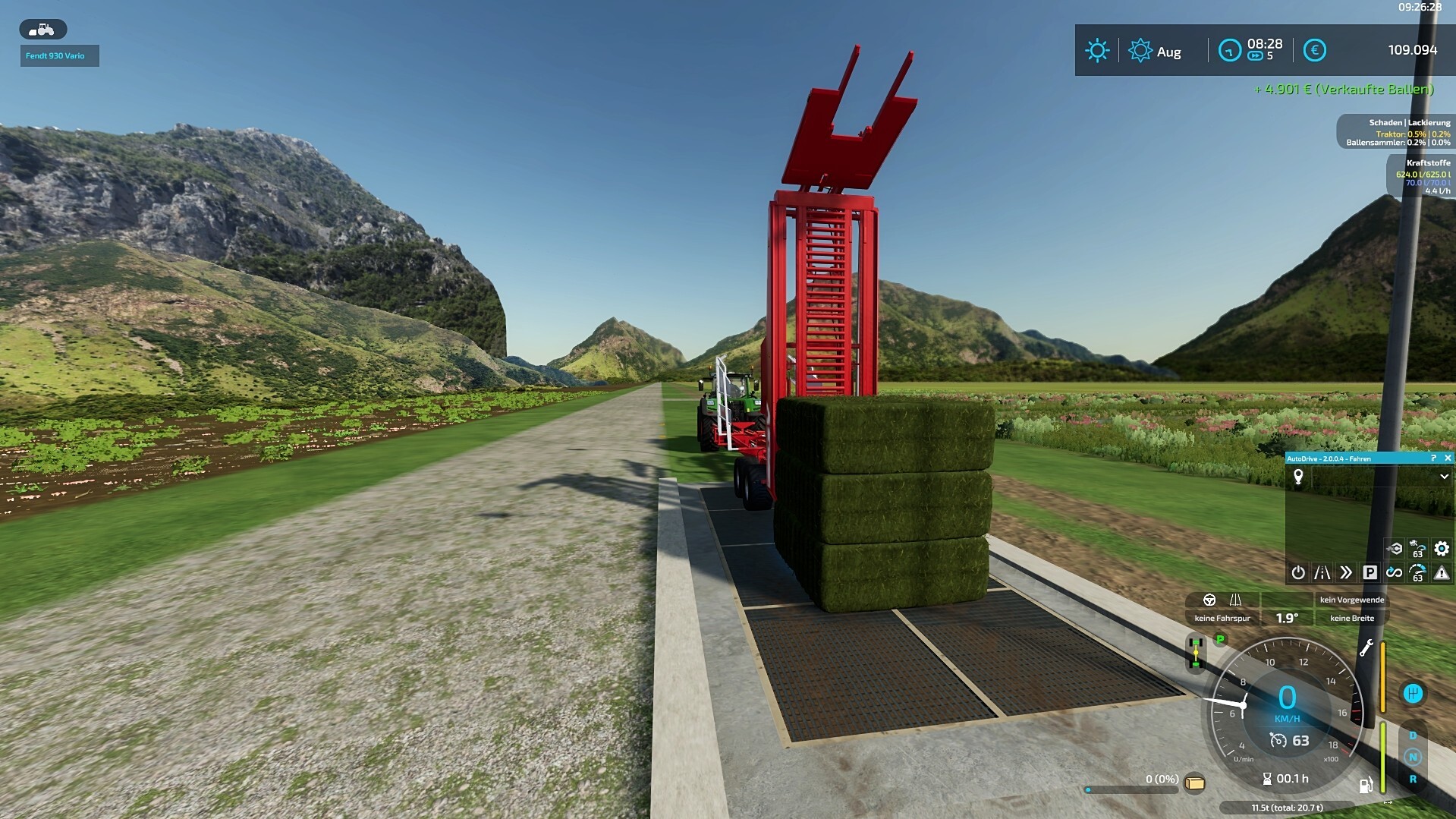Click the AutoDrive field speed 63 icon
Viewport: 1456px width, 819px height.
1417,548
